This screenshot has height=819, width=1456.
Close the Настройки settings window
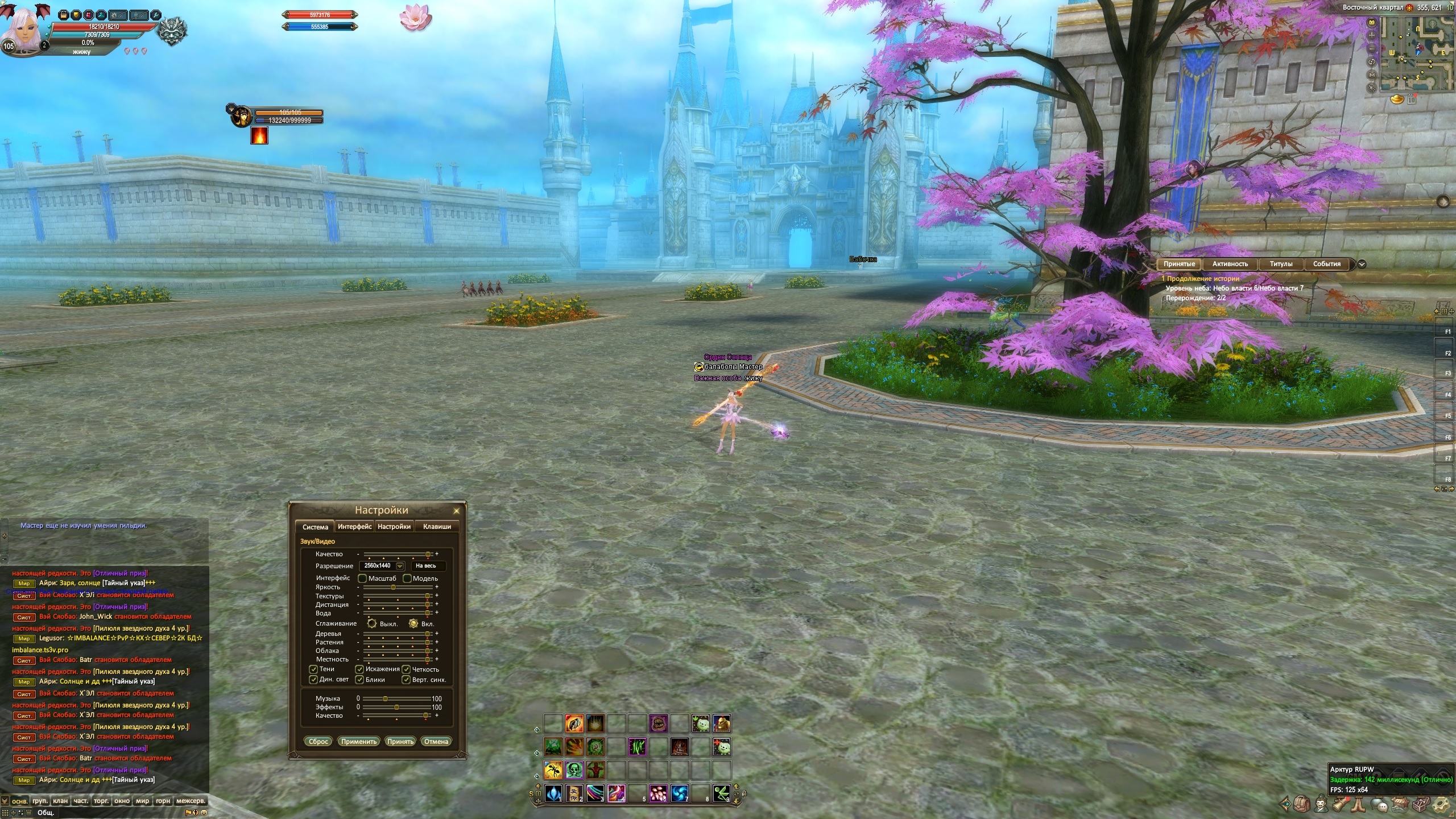[456, 511]
